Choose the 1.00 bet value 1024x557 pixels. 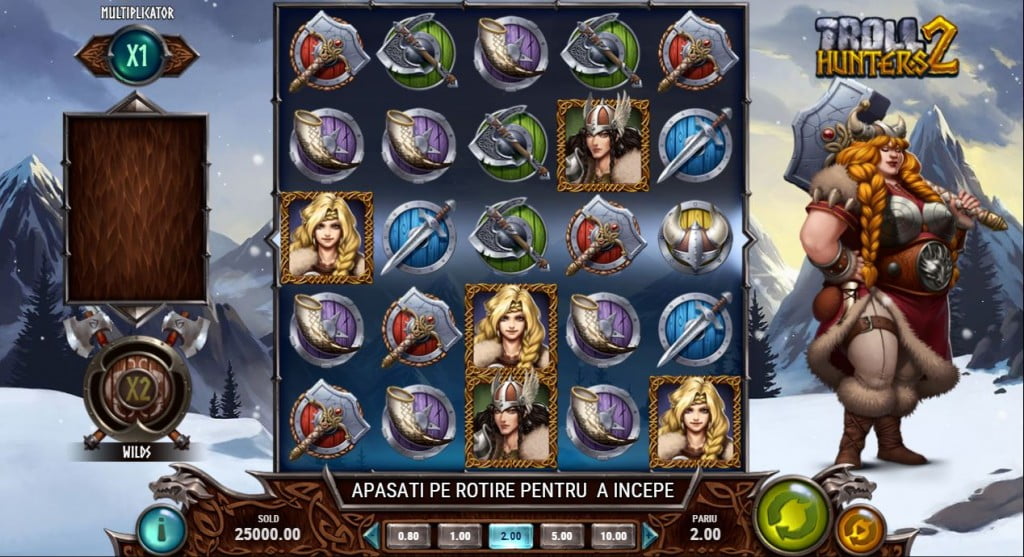tap(459, 536)
